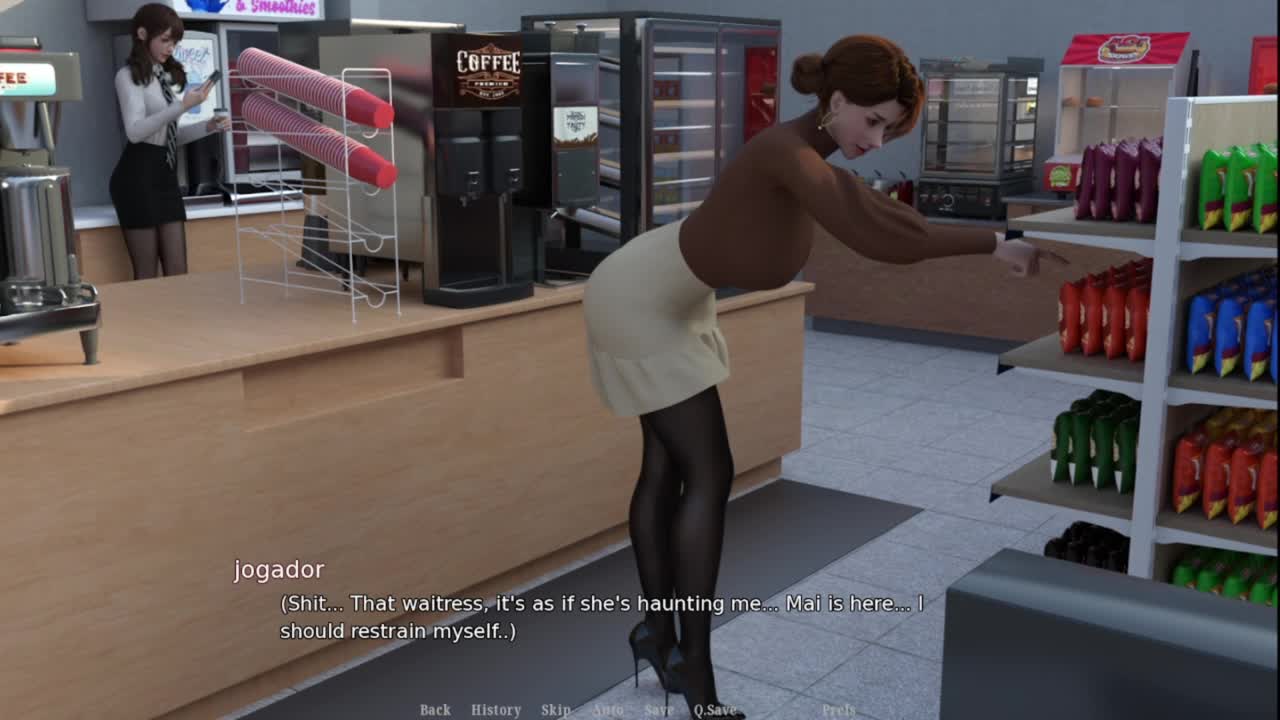Viewport: 1280px width, 720px height.
Task: Go Back to the previous line
Action: (x=435, y=710)
